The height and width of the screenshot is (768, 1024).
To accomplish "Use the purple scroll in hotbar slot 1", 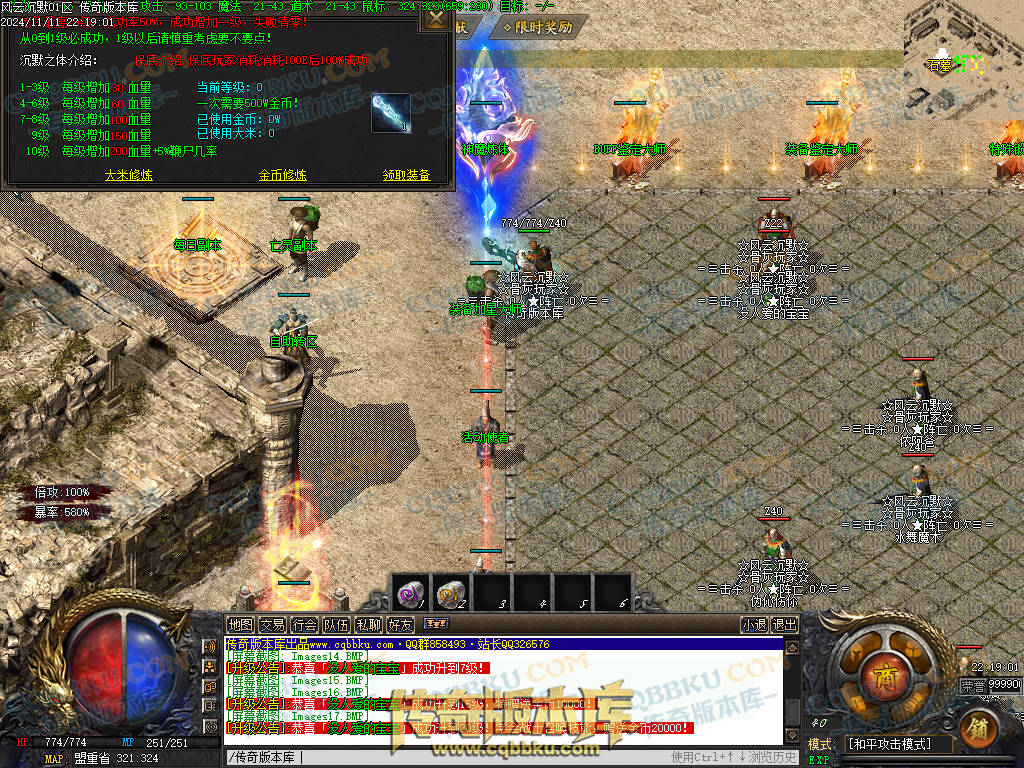I will coord(410,593).
